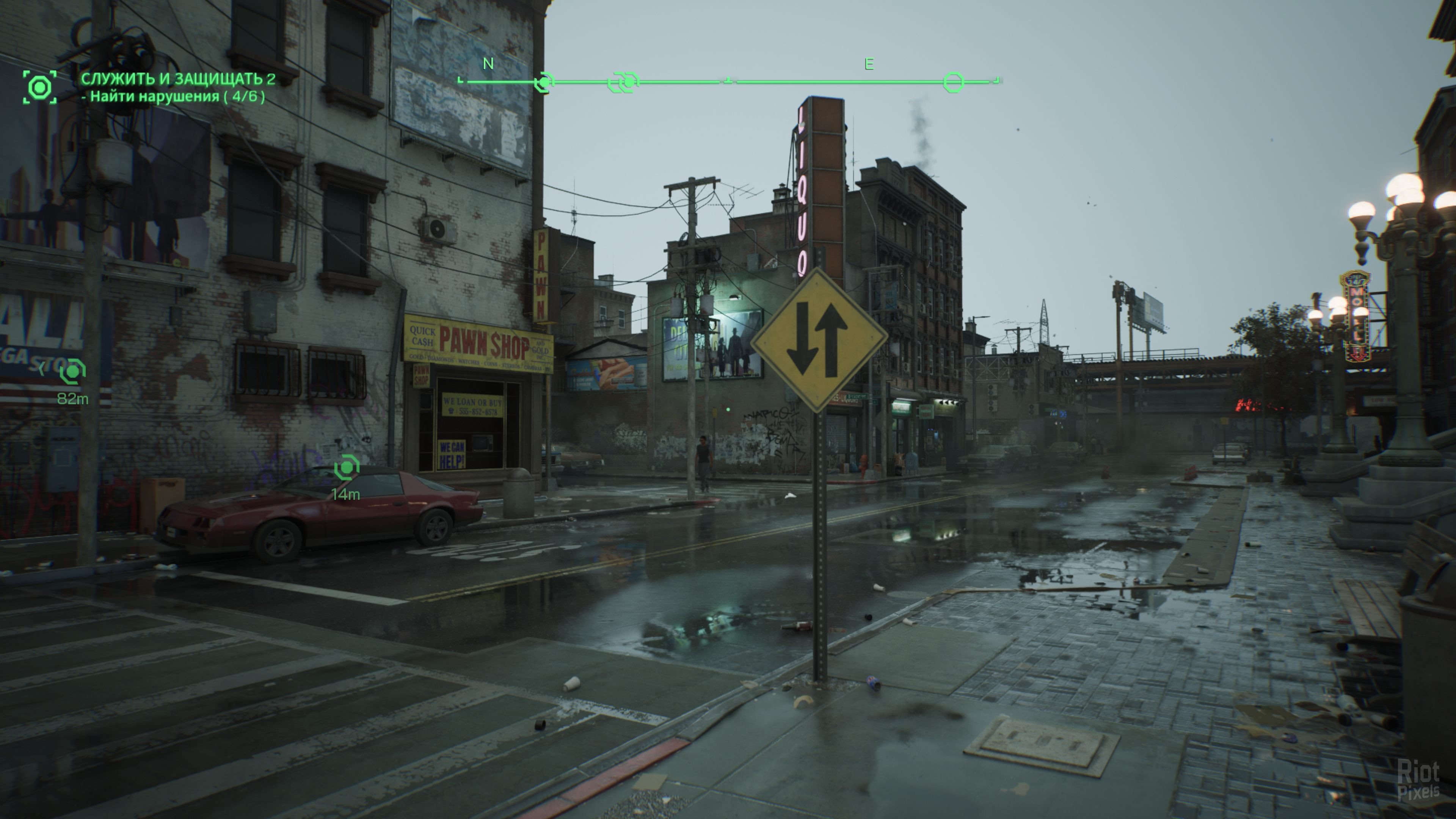This screenshot has height=819, width=1456.
Task: Click the hollow circle marker on the compass
Action: 953,83
